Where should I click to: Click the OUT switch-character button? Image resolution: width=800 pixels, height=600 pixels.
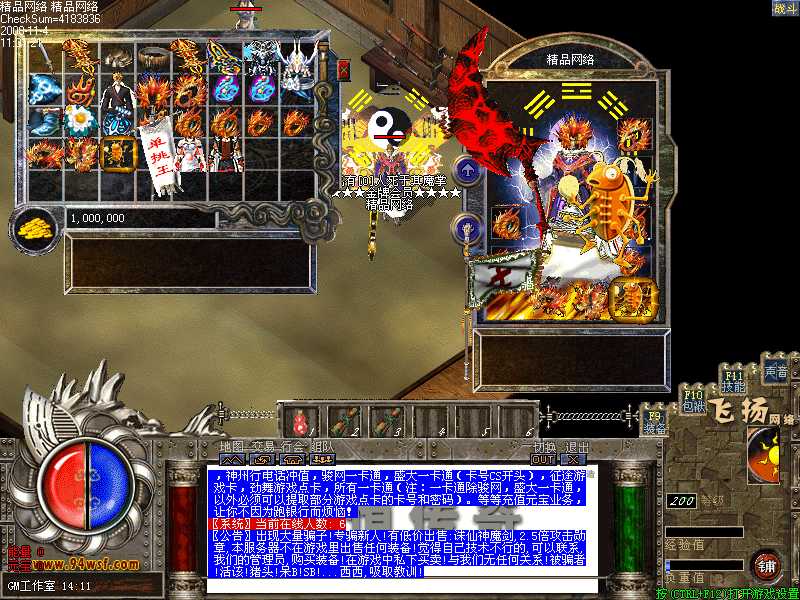[543, 459]
